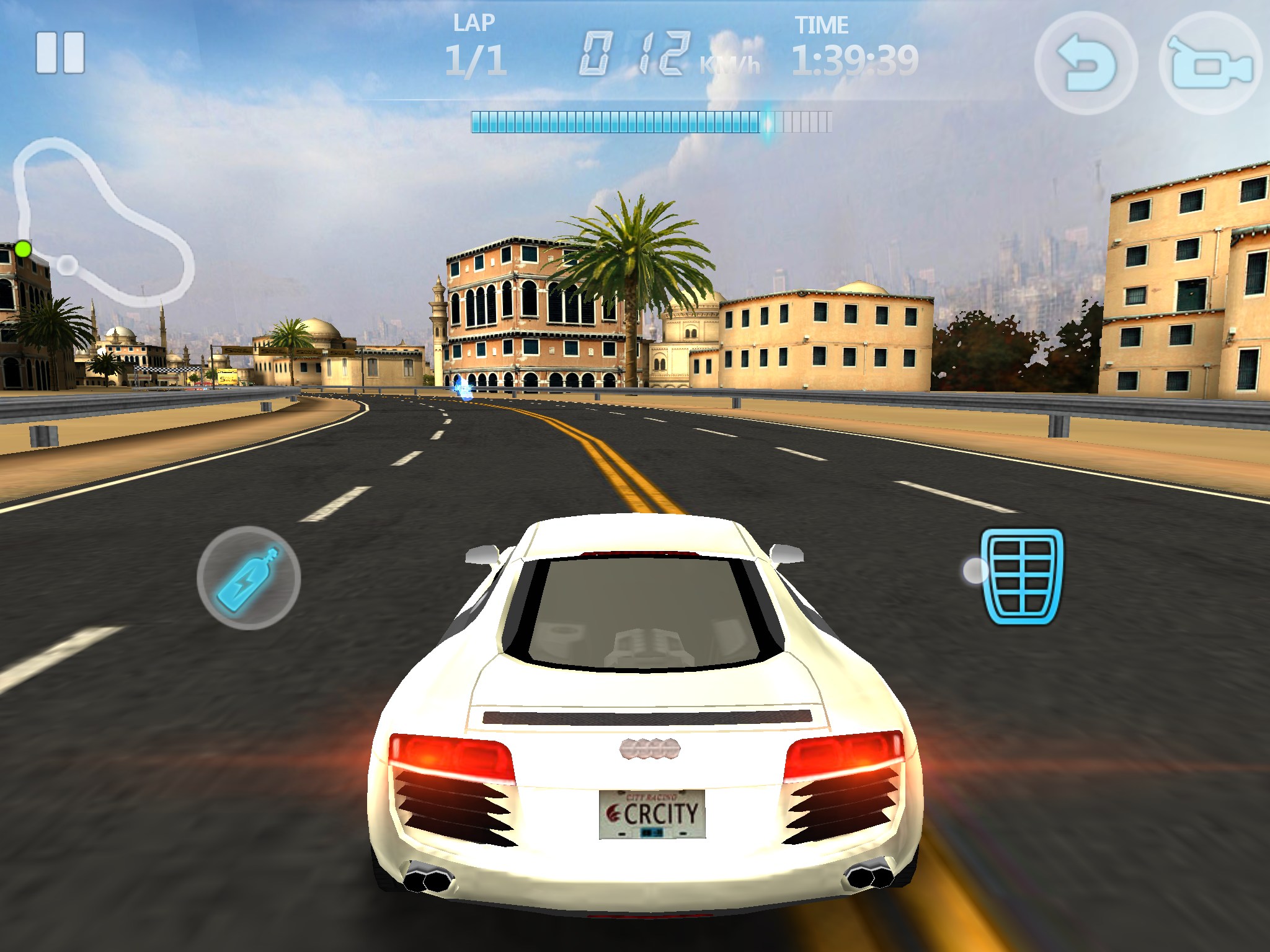Tap the reset car arrow button
The width and height of the screenshot is (1270, 952).
(1086, 63)
